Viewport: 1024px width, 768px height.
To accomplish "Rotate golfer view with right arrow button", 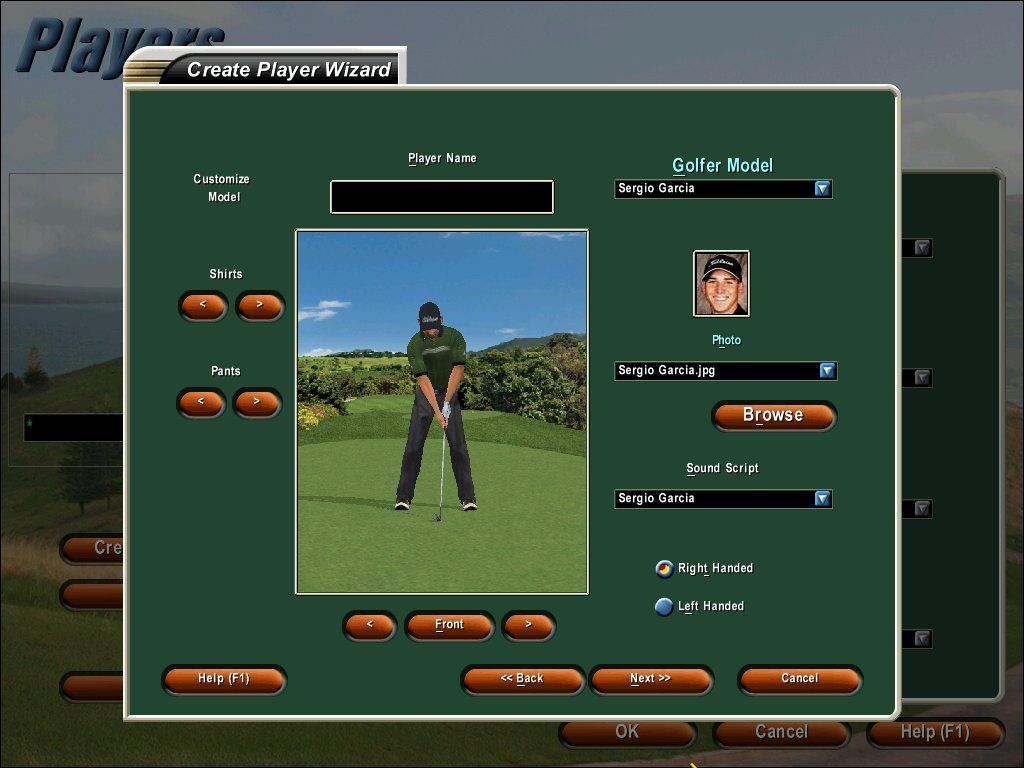I will click(528, 625).
